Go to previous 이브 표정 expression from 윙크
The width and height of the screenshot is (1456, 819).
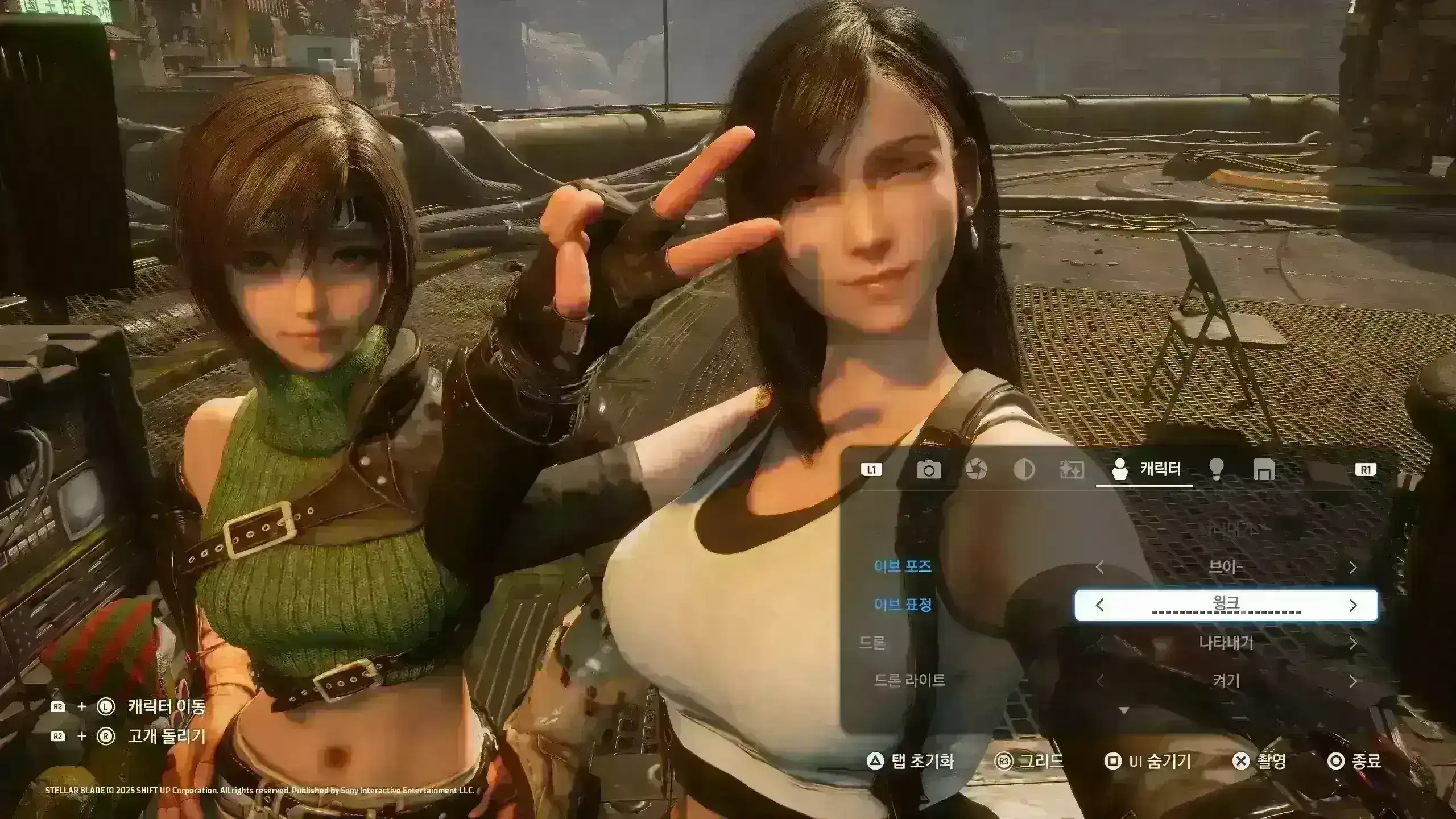[1099, 605]
